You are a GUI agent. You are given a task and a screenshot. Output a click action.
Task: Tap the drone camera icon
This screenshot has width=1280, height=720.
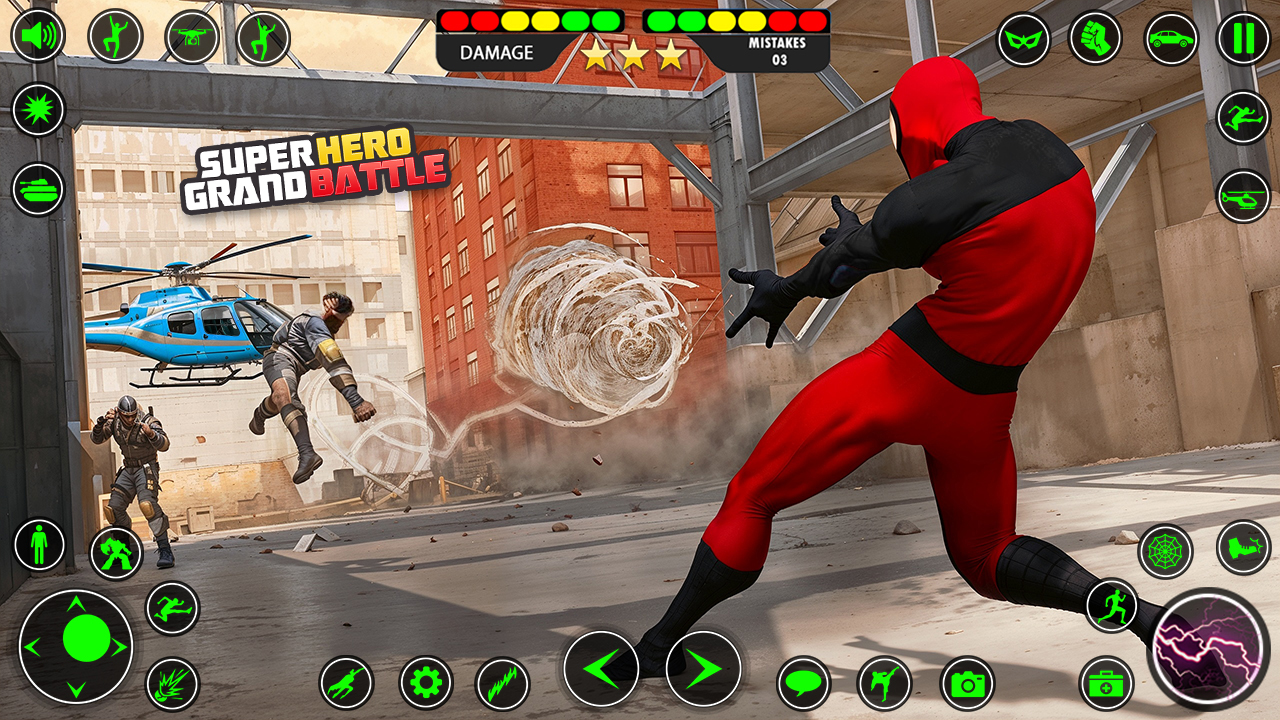click(x=191, y=38)
